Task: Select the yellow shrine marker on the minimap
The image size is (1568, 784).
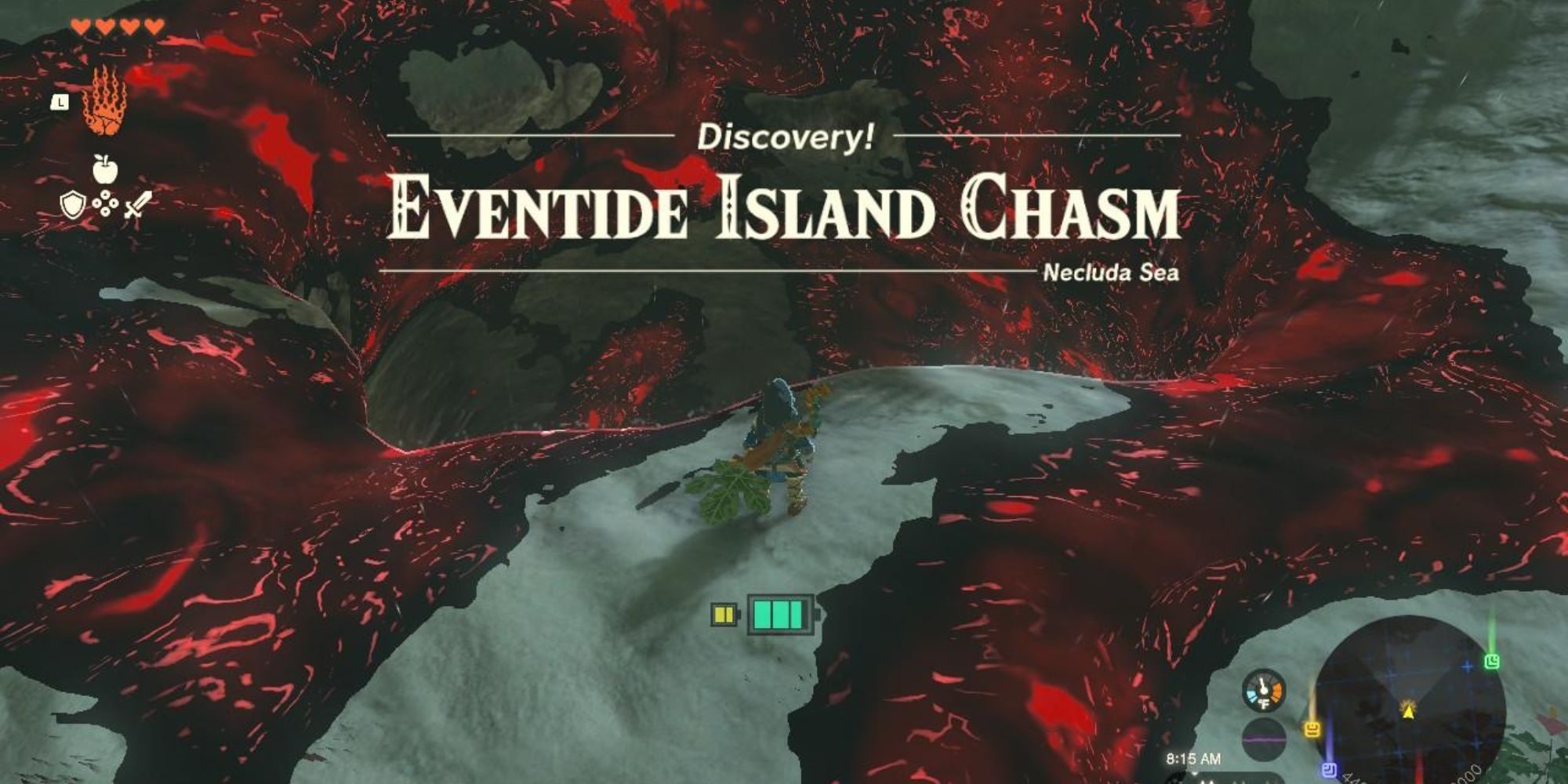Action: tap(1312, 728)
